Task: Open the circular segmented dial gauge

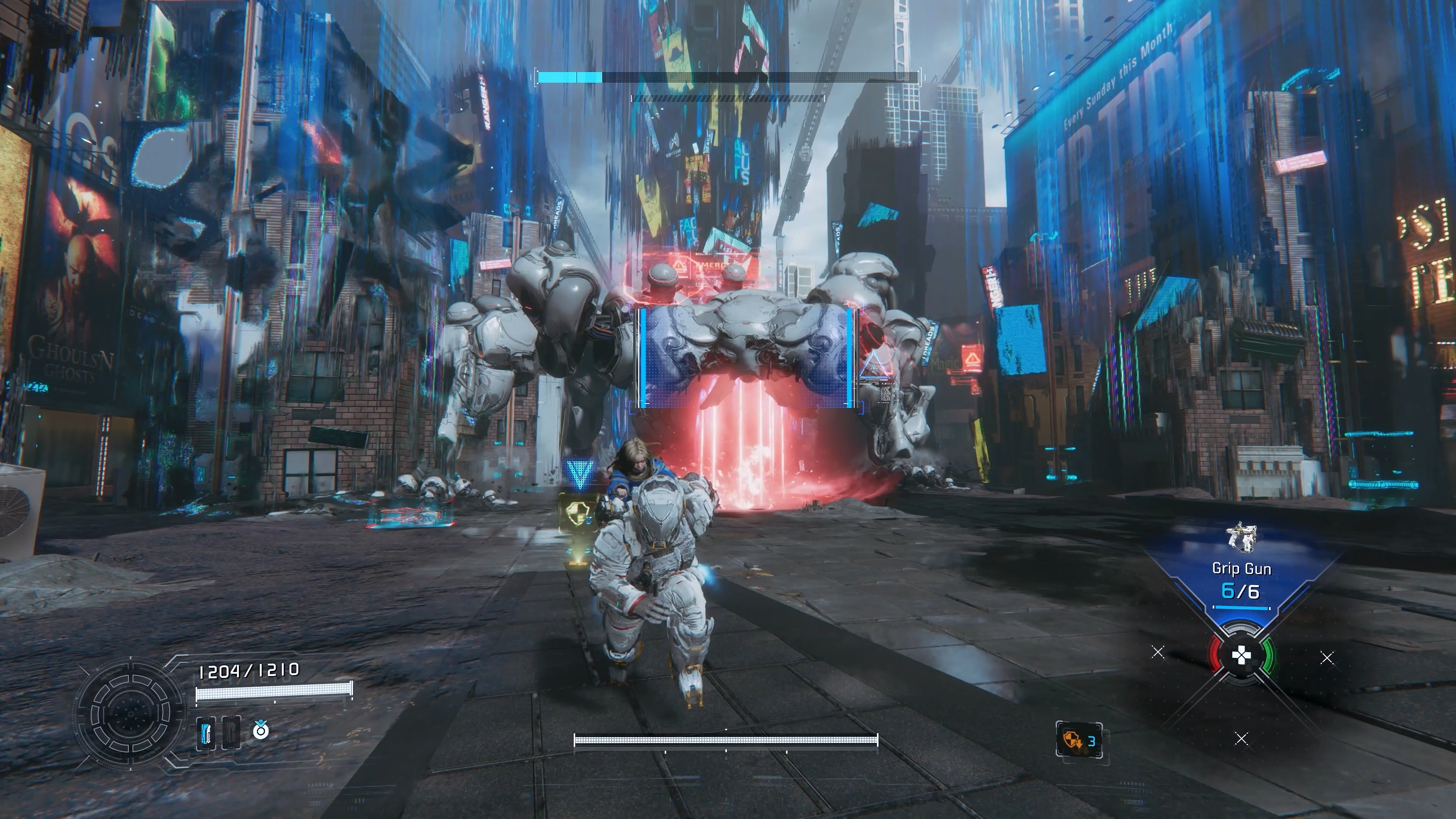Action: [x=130, y=713]
